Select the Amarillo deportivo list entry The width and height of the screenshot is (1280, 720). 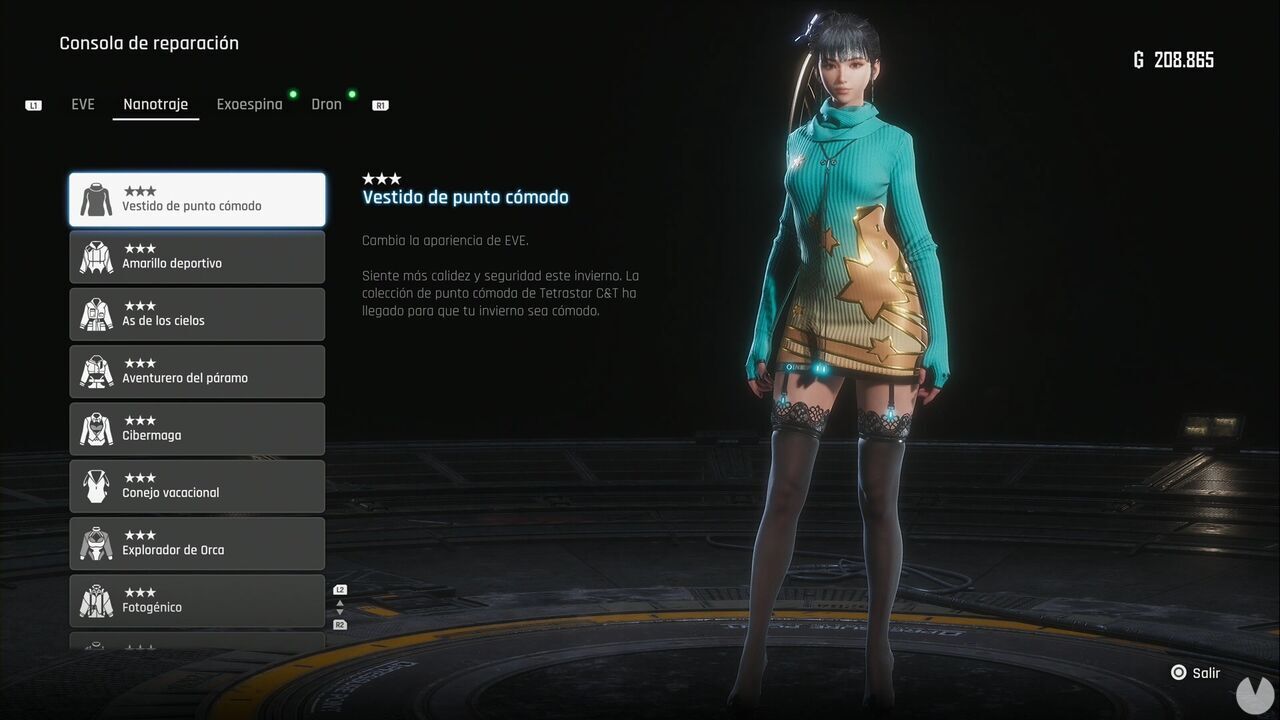point(197,256)
